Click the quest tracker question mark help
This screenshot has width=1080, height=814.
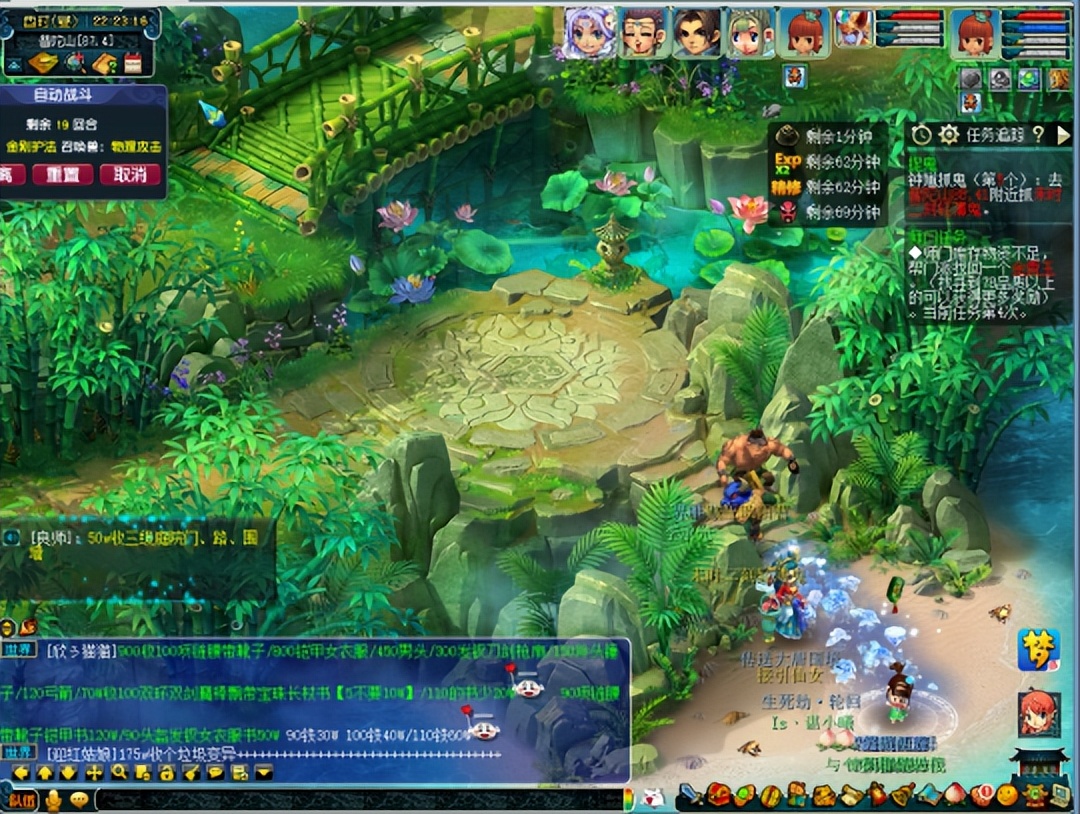[x=1038, y=134]
